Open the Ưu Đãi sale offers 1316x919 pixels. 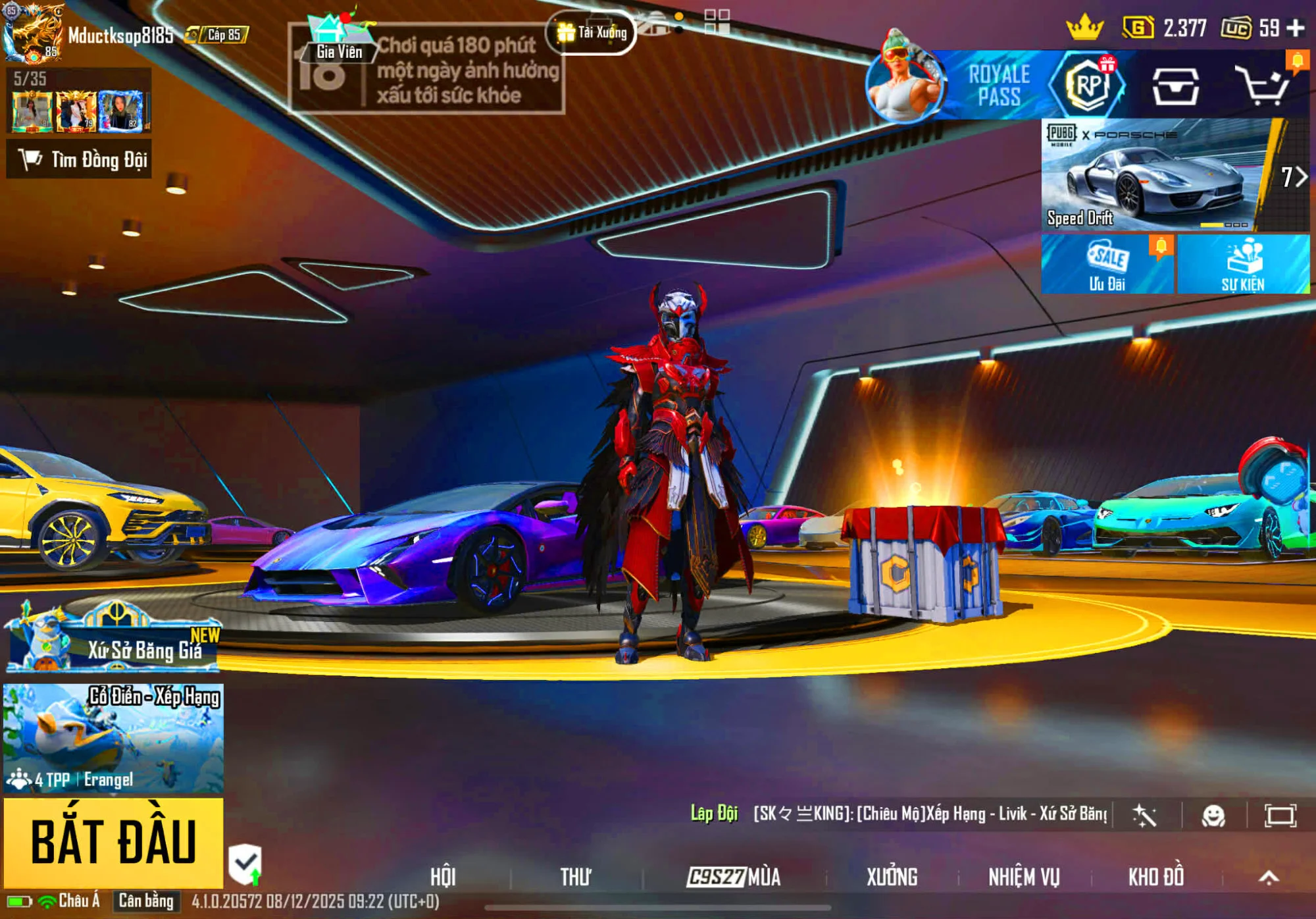pos(1107,265)
